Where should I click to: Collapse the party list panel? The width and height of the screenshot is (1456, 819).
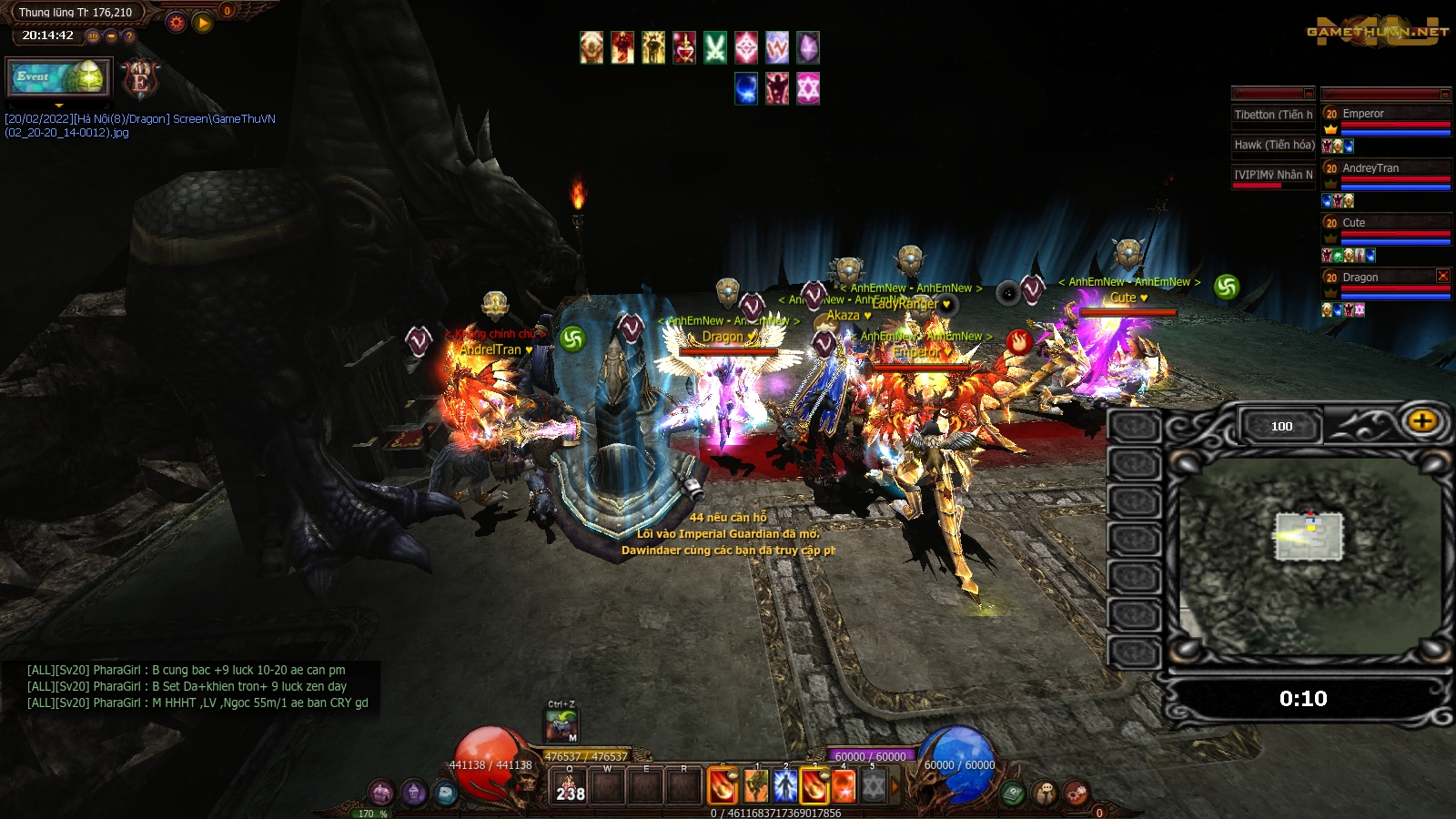1444,94
